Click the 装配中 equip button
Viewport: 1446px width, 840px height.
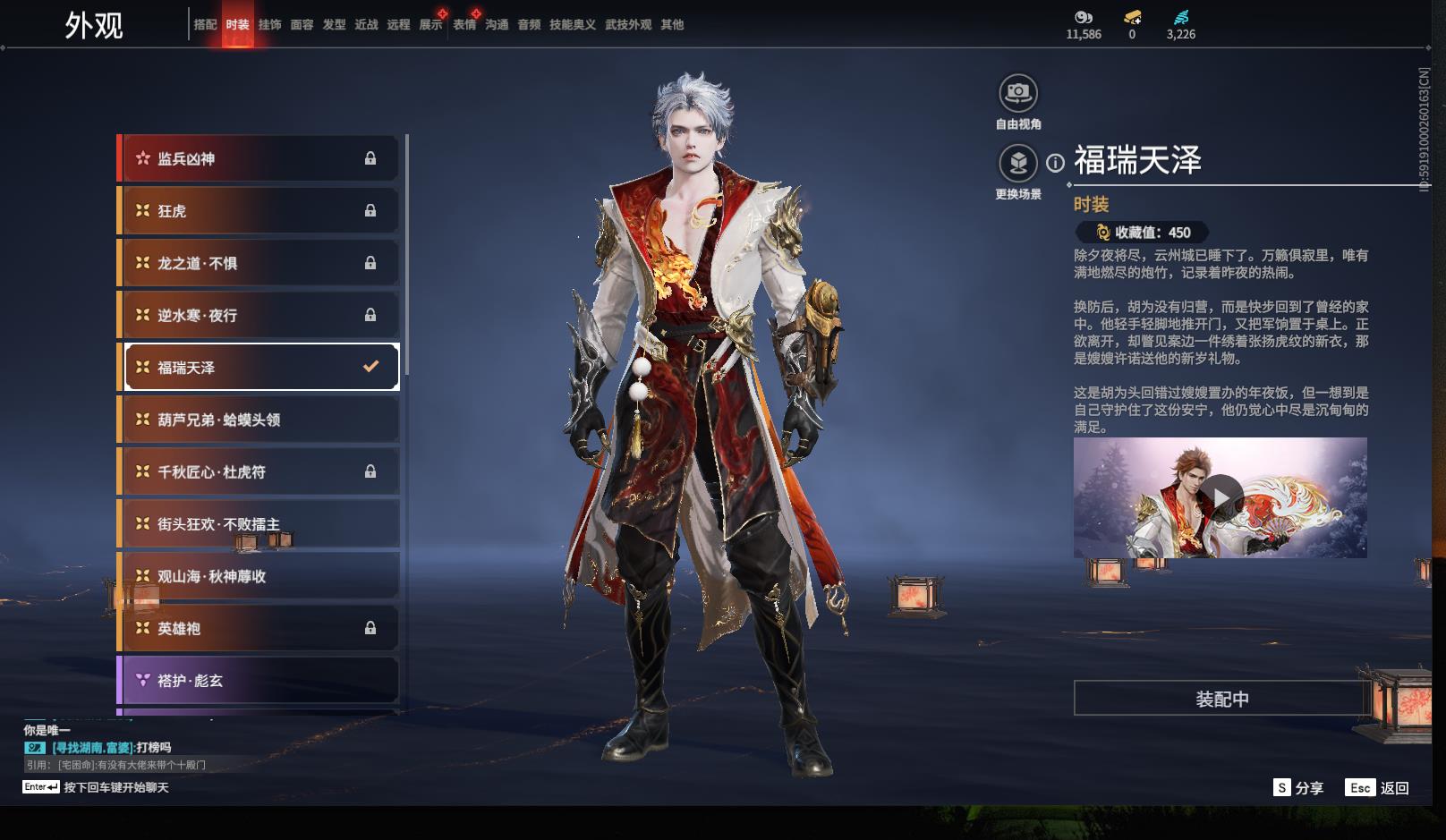(1221, 699)
